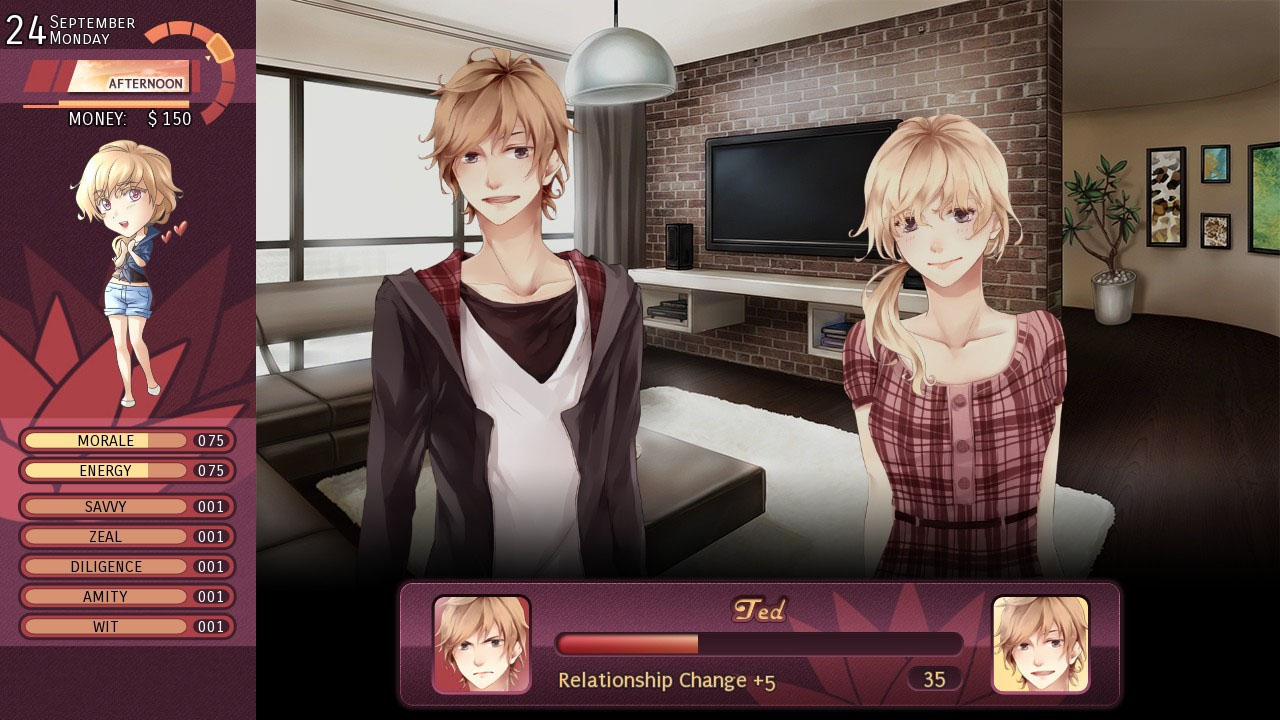Viewport: 1280px width, 720px height.
Task: Toggle the ENERGY stat bar
Action: pyautogui.click(x=105, y=470)
